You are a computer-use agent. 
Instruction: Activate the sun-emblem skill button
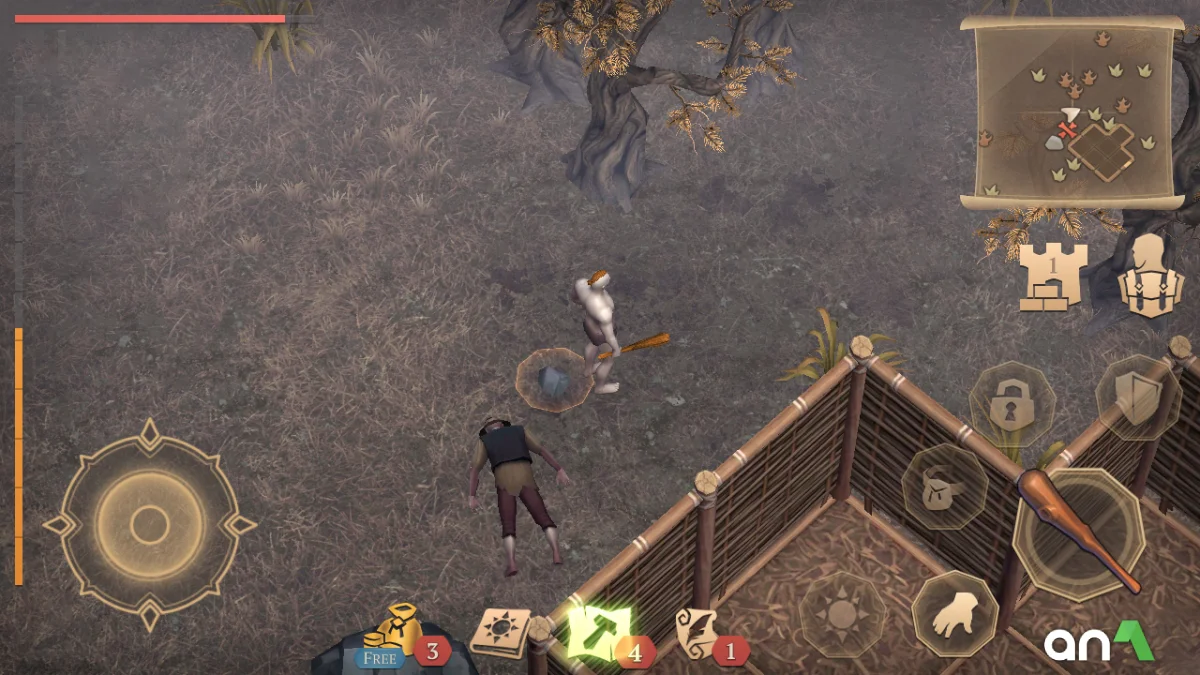click(x=842, y=614)
